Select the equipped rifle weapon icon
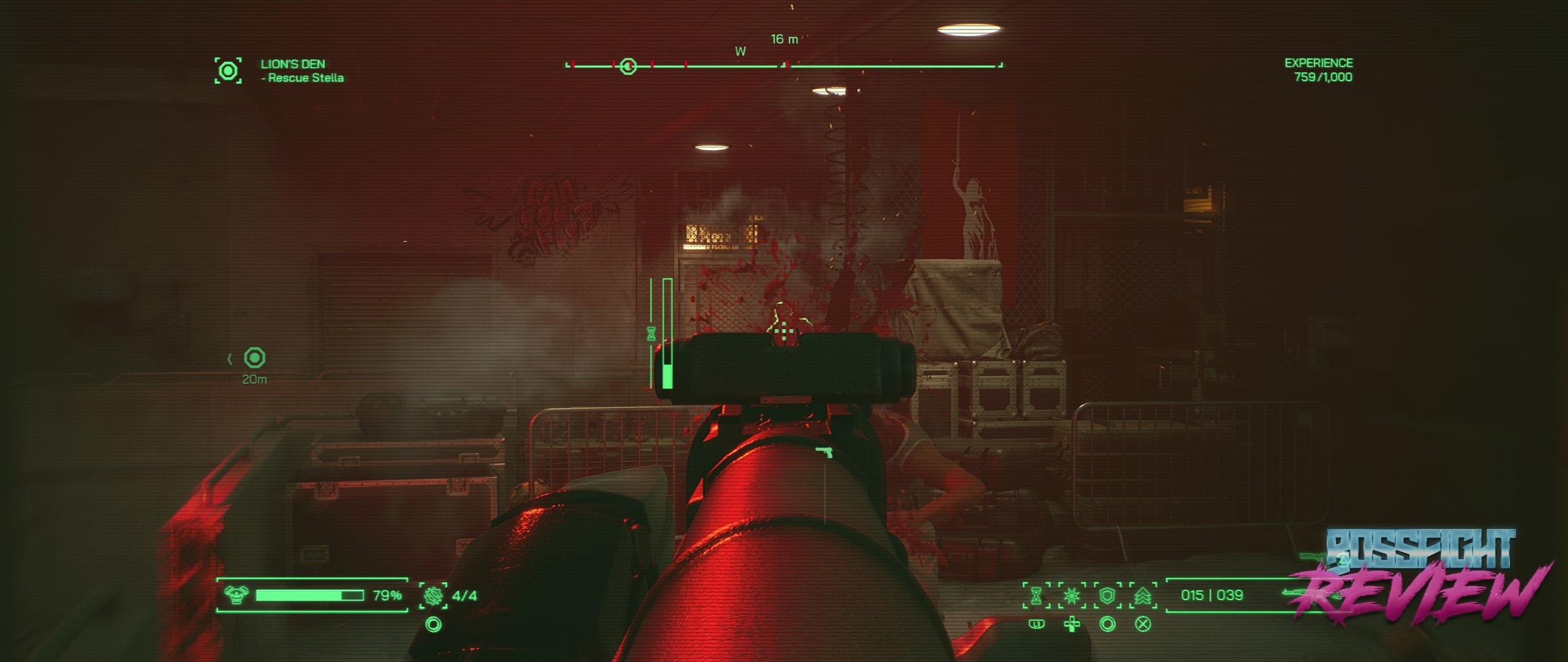 click(x=1302, y=593)
